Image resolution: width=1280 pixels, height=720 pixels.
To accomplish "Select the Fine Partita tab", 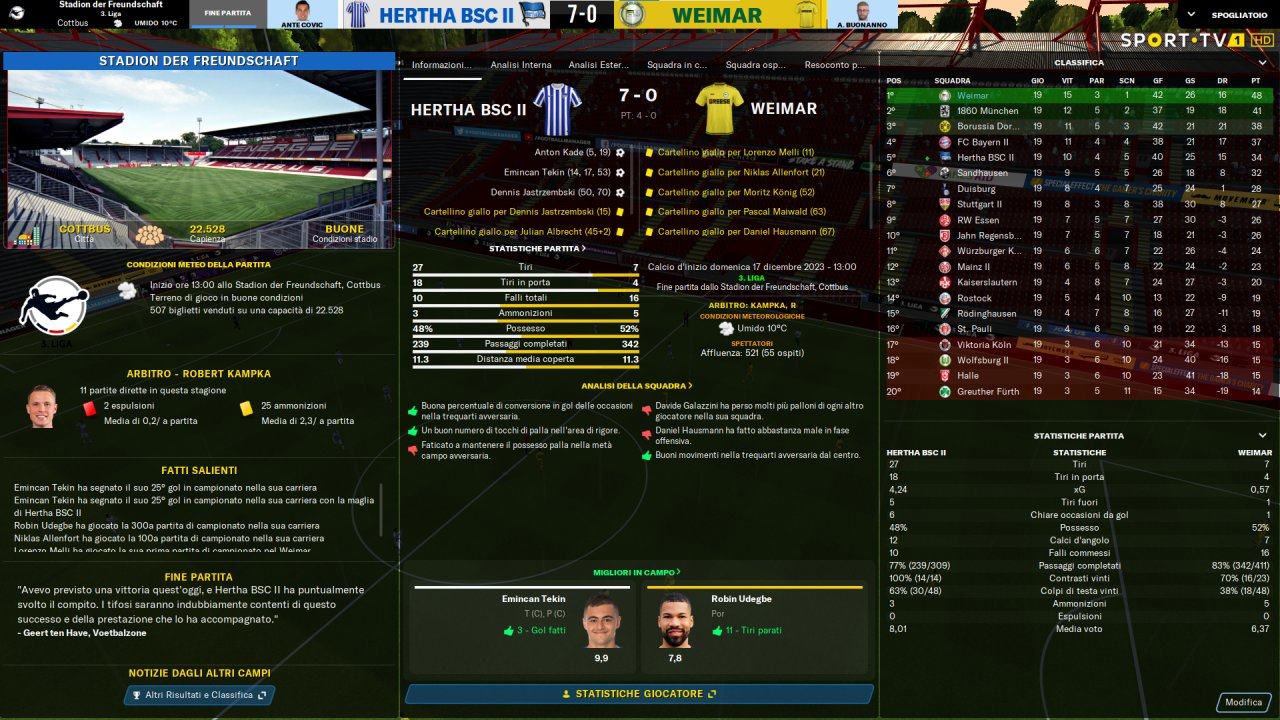I will click(227, 14).
